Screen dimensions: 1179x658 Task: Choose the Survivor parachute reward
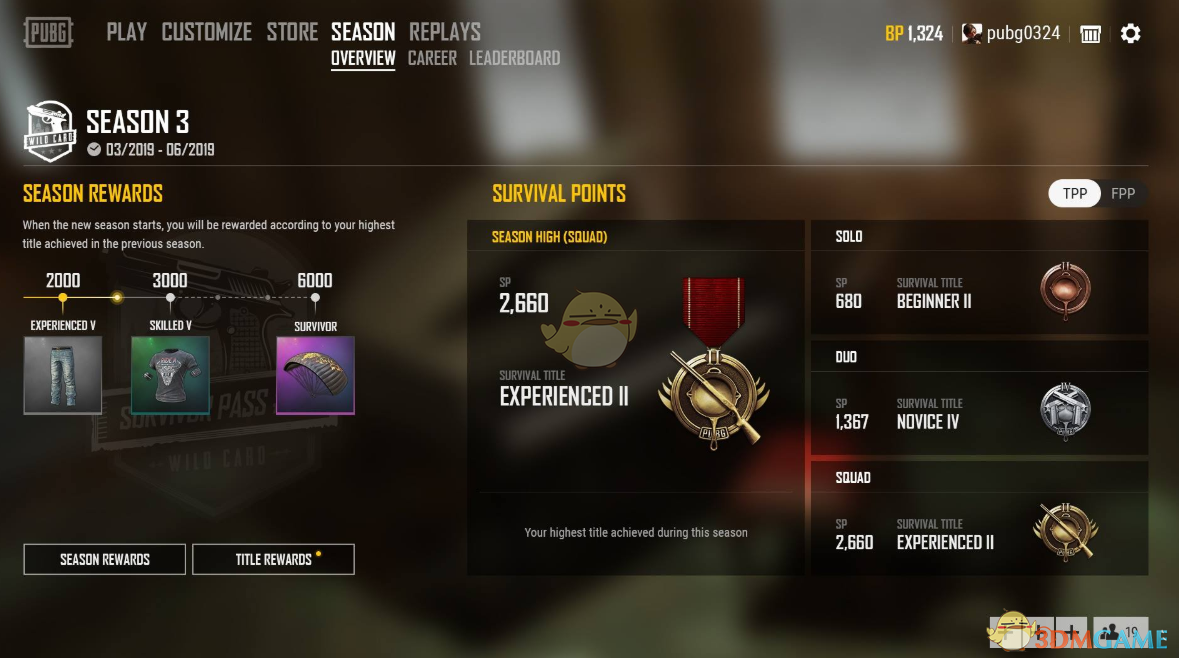315,375
